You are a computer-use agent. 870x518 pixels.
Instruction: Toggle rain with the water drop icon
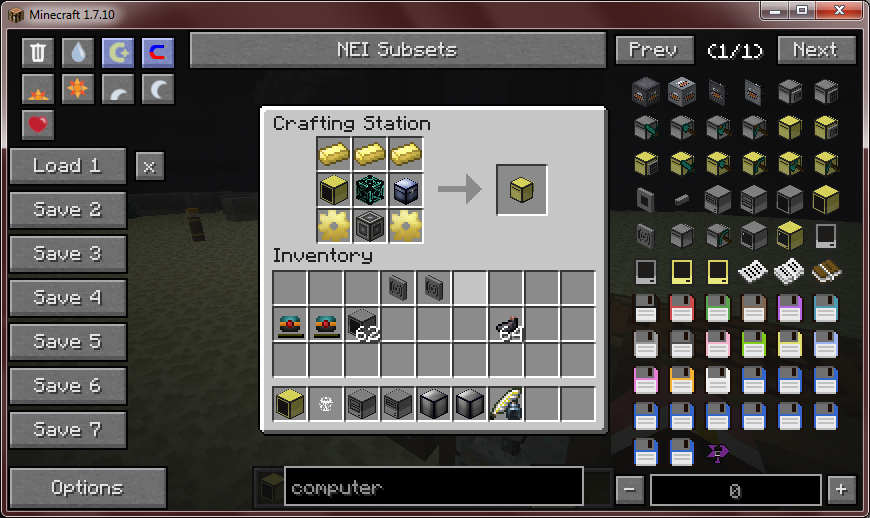(x=78, y=53)
